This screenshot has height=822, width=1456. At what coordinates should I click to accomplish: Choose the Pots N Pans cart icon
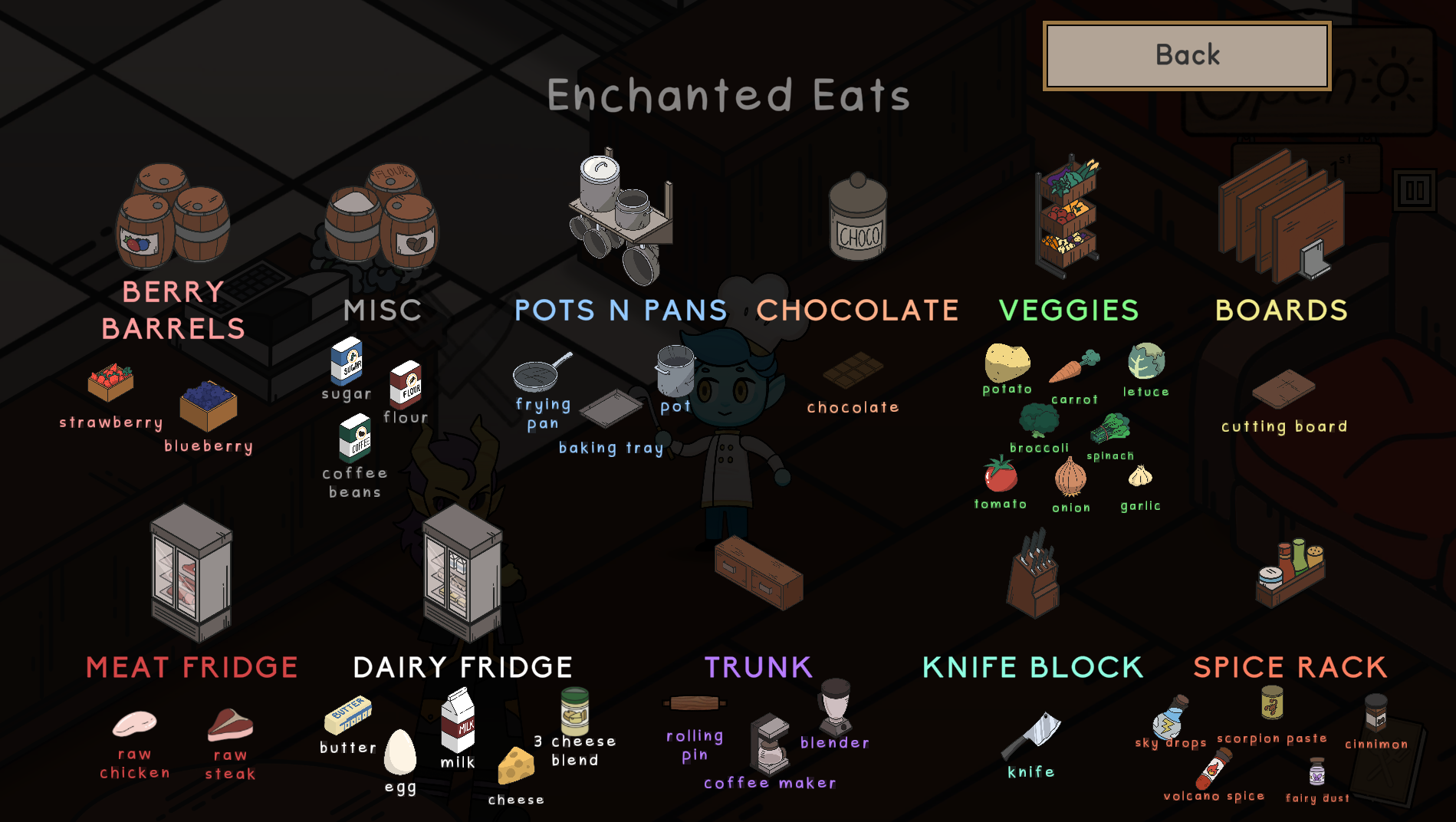tap(621, 219)
